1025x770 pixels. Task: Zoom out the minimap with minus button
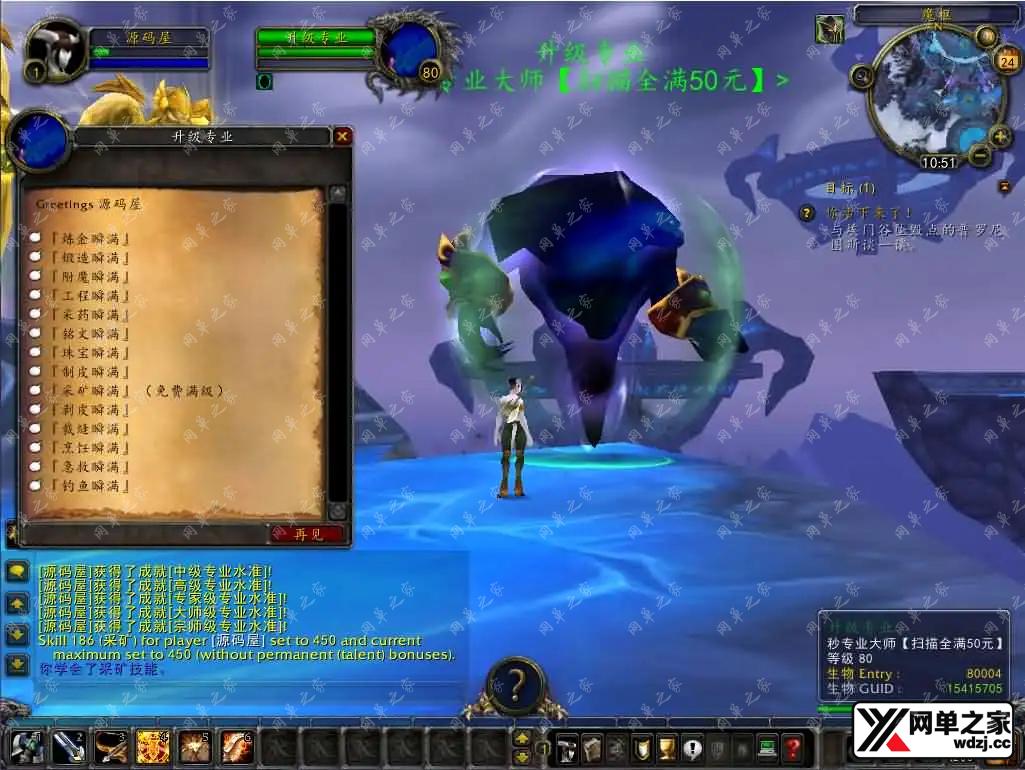coord(981,155)
